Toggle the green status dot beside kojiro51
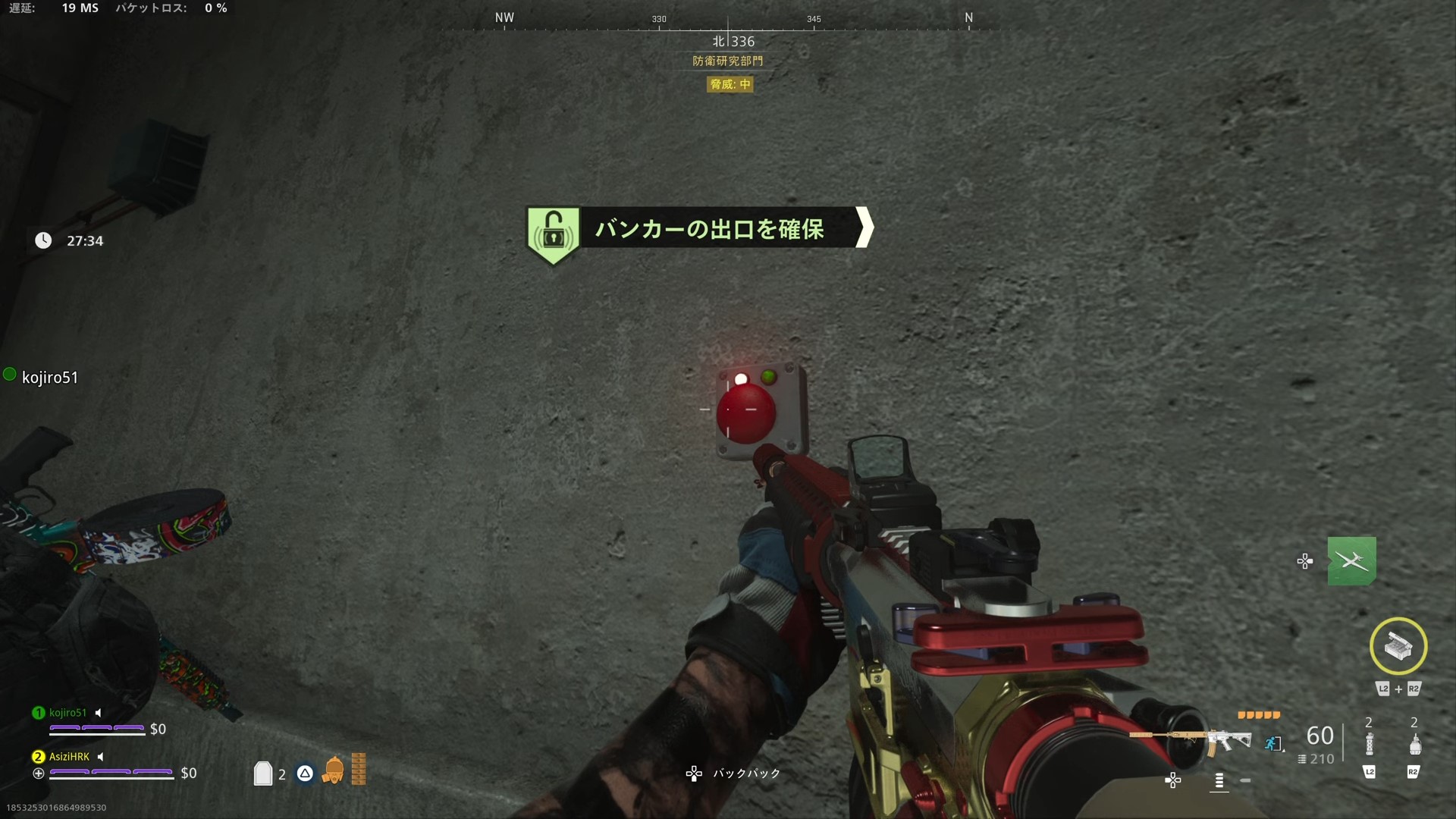Image resolution: width=1456 pixels, height=819 pixels. click(10, 373)
